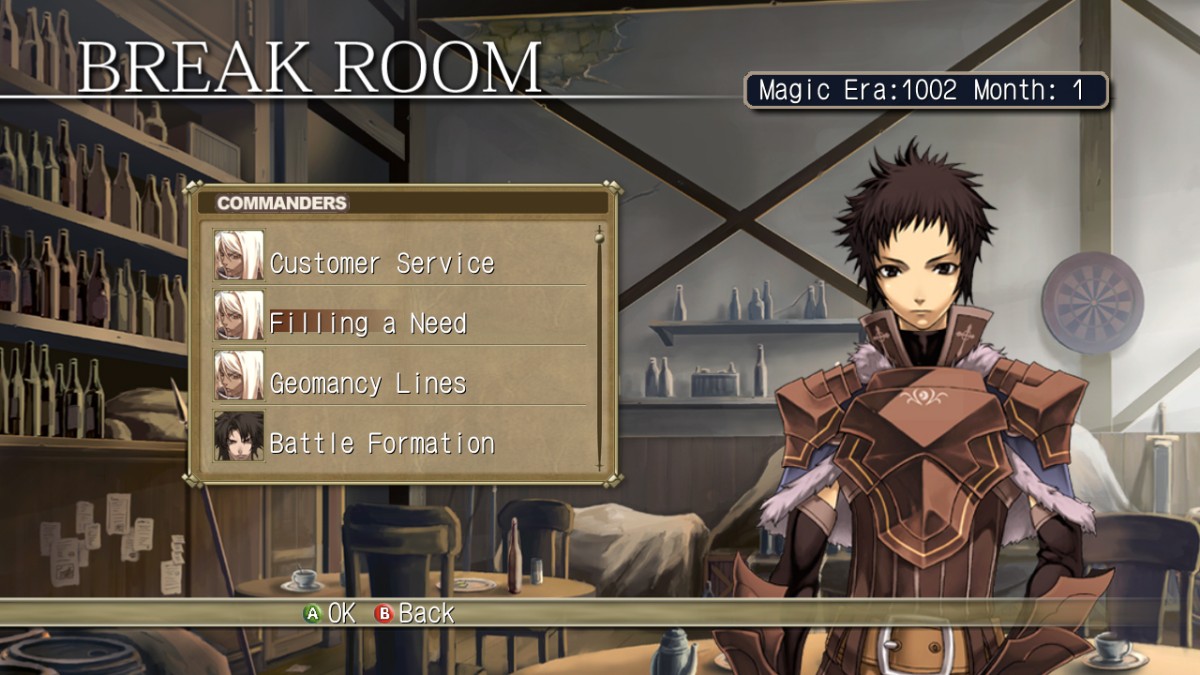Click the commanders list scrollbar

[x=599, y=348]
